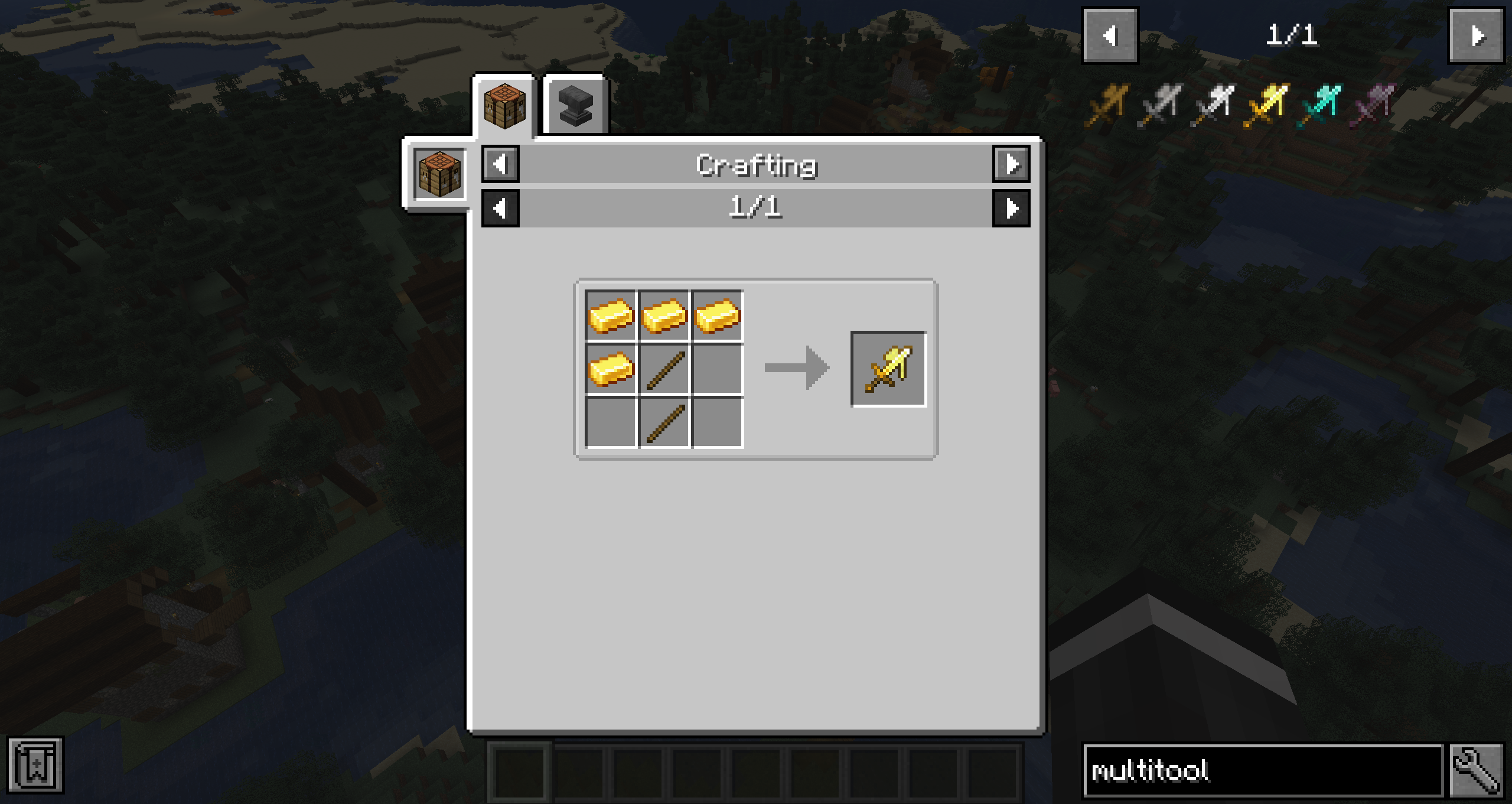1512x804 pixels.
Task: Choose the stone multitool in item list
Action: click(1160, 105)
